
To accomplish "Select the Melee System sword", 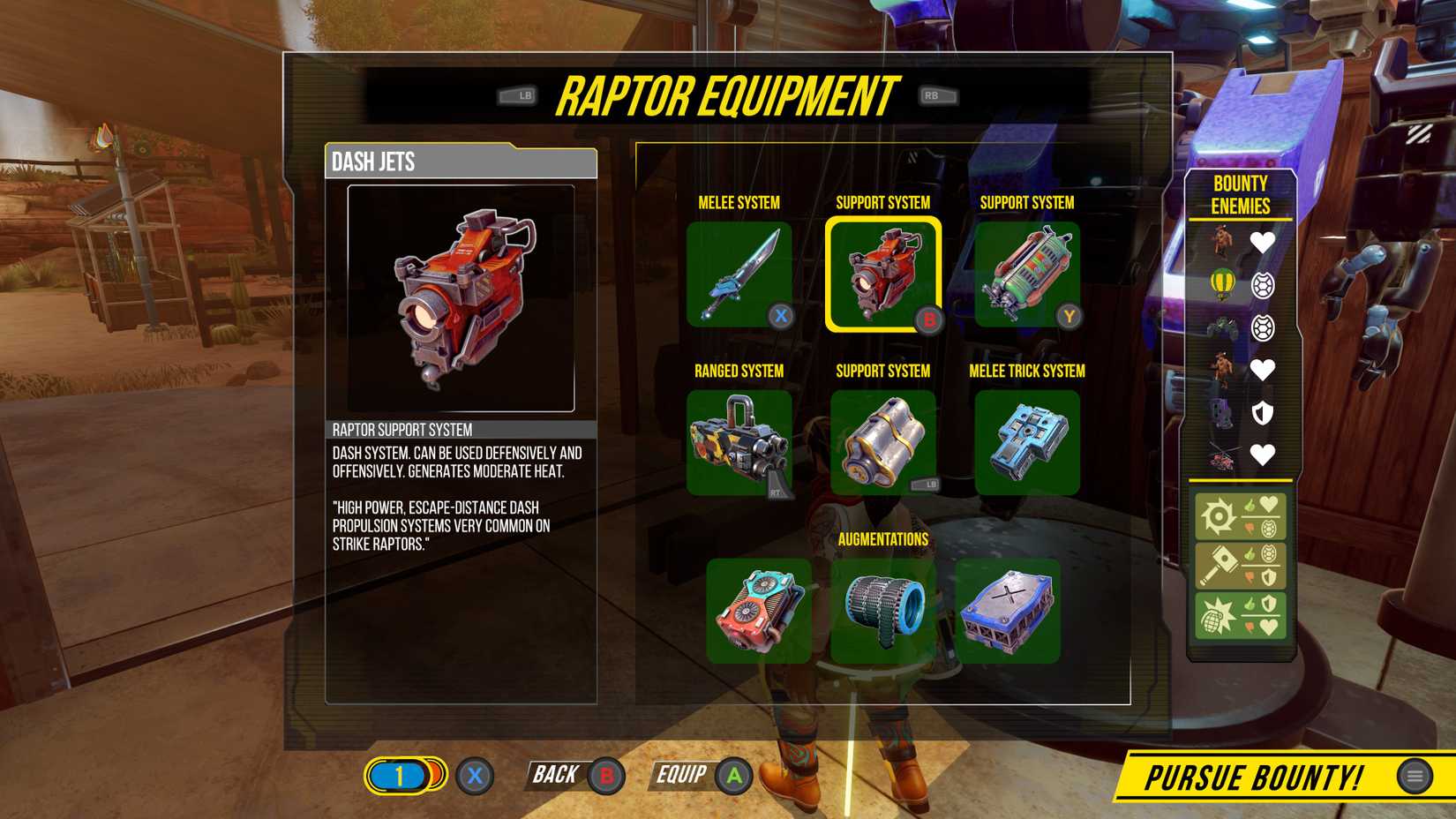I will (739, 272).
